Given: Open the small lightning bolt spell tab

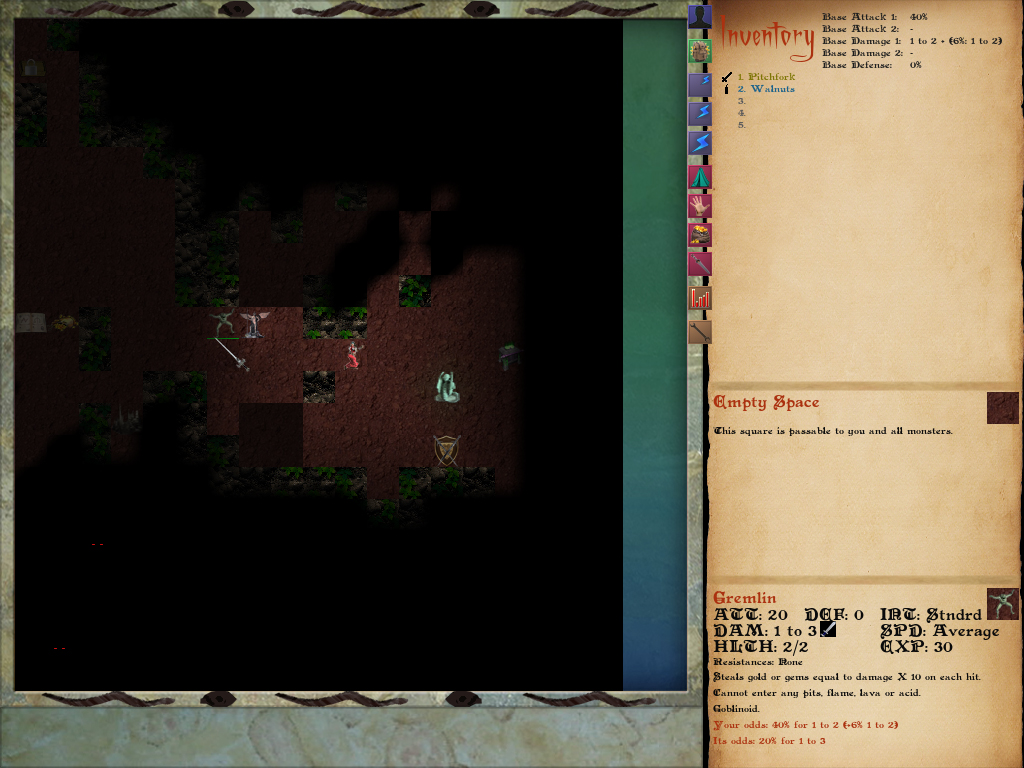Looking at the screenshot, I should click(x=700, y=85).
